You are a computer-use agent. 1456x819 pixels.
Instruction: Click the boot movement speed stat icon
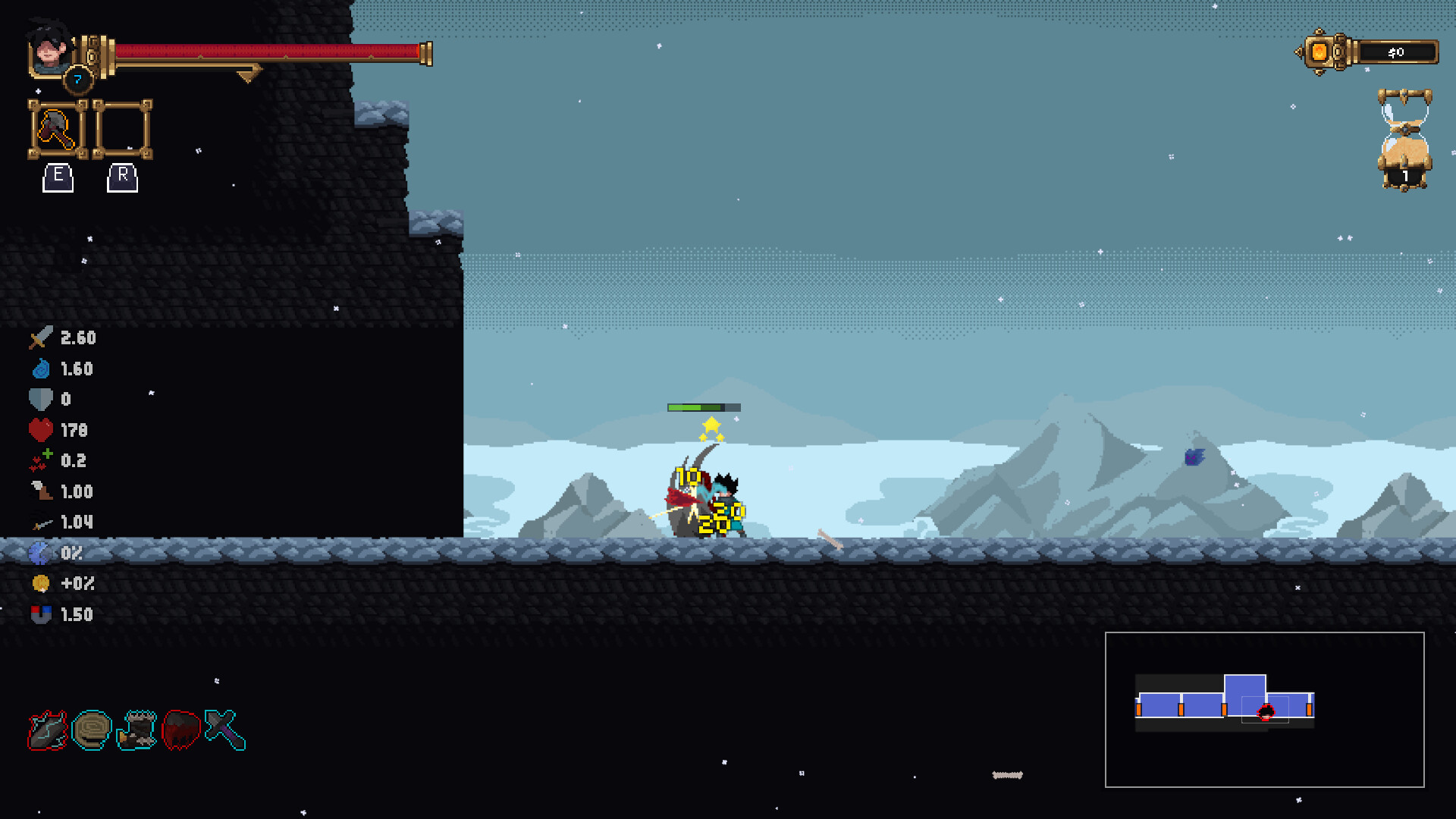39,491
